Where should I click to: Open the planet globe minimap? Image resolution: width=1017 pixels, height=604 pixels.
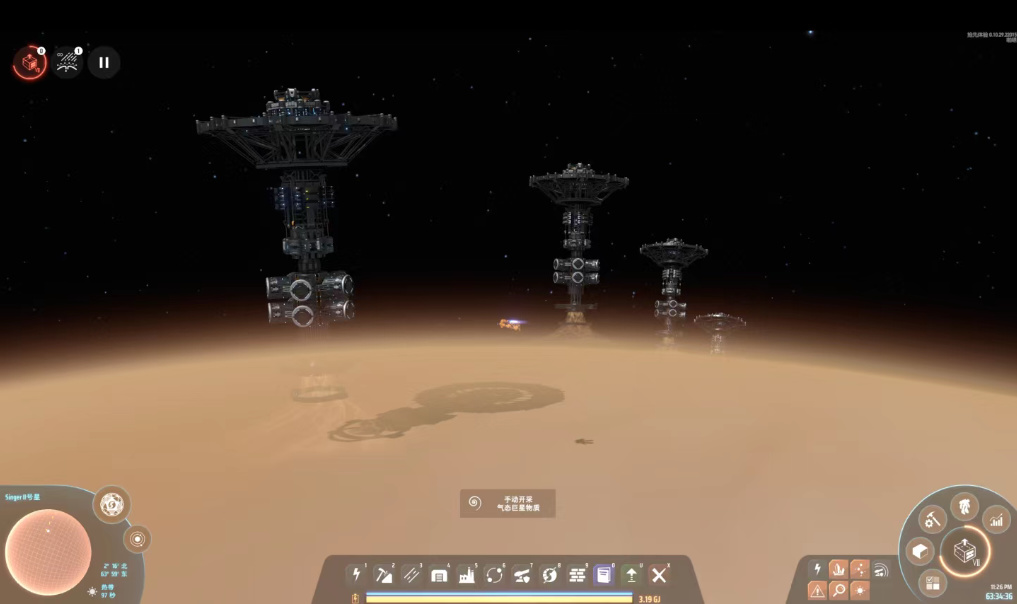click(48, 550)
